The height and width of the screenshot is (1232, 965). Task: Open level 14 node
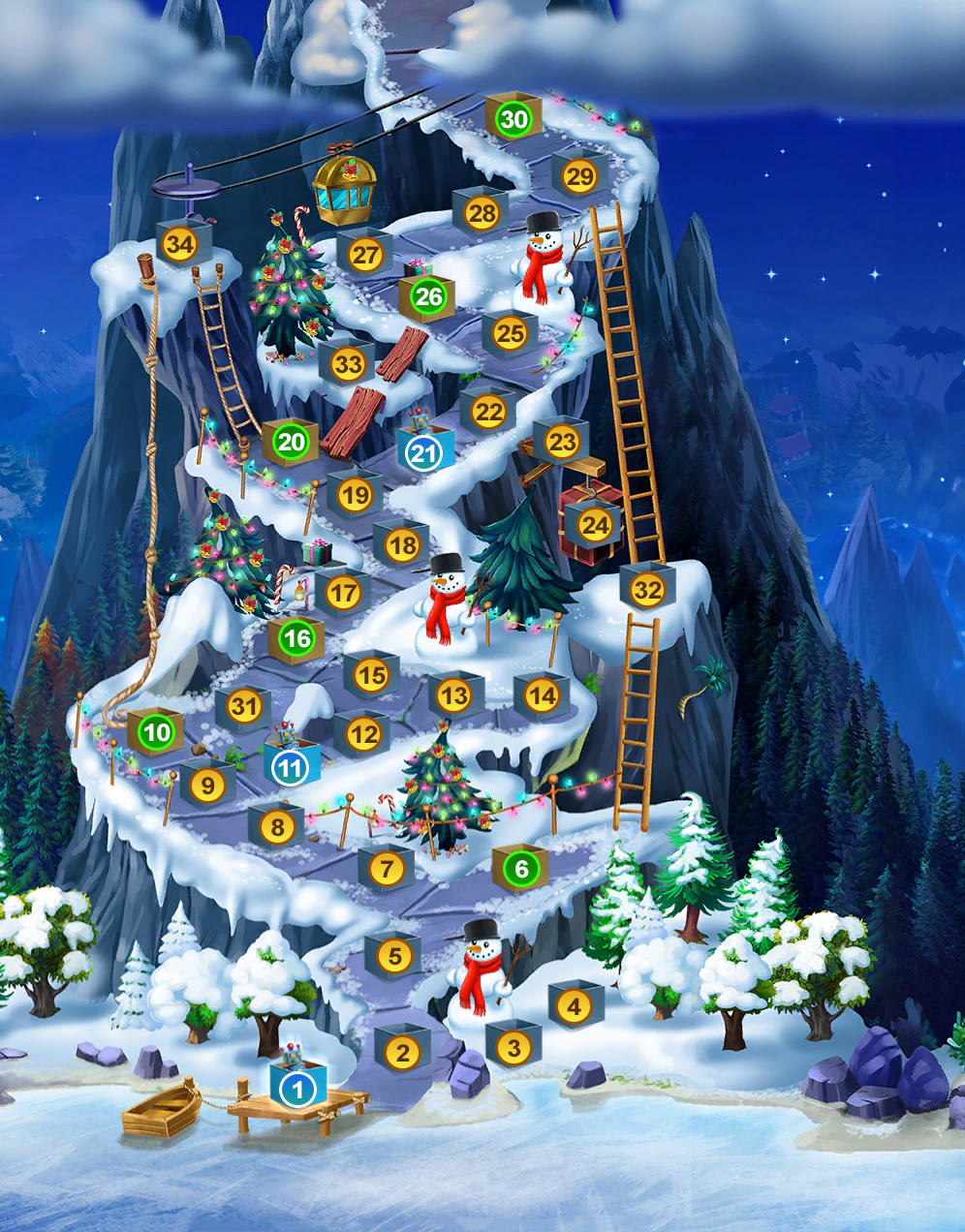click(x=542, y=694)
